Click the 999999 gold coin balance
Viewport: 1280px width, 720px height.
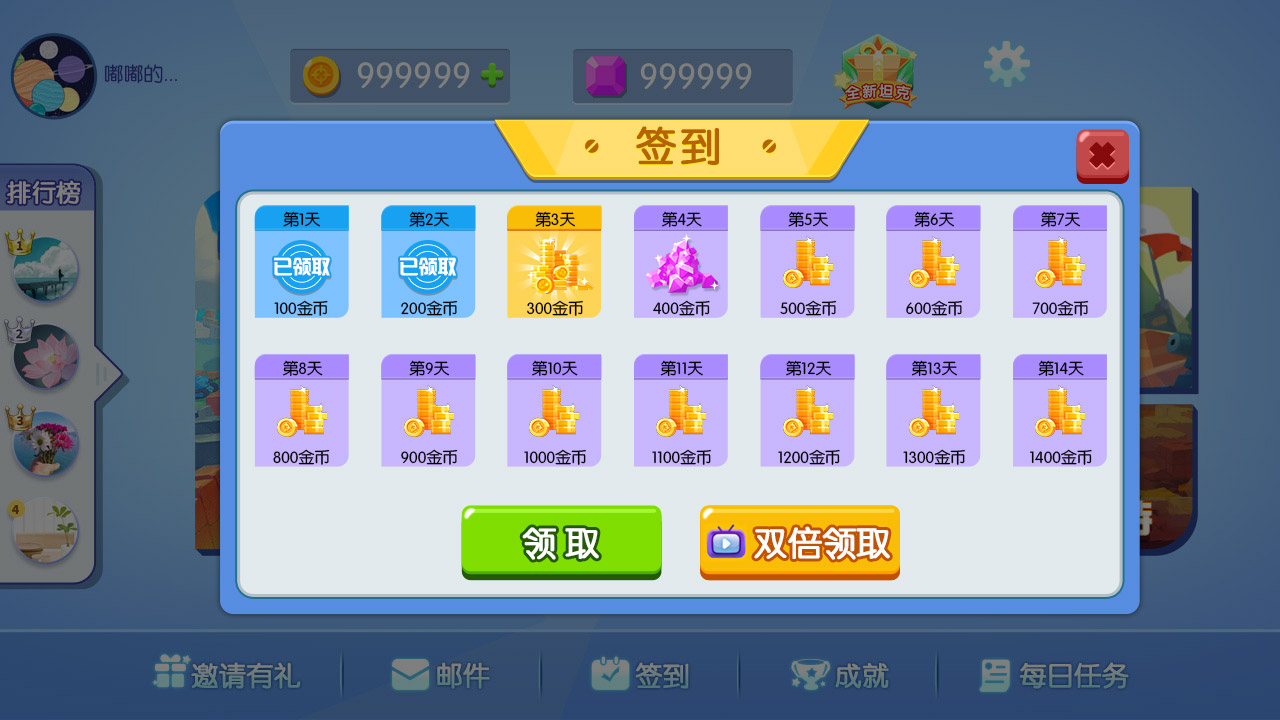point(400,74)
